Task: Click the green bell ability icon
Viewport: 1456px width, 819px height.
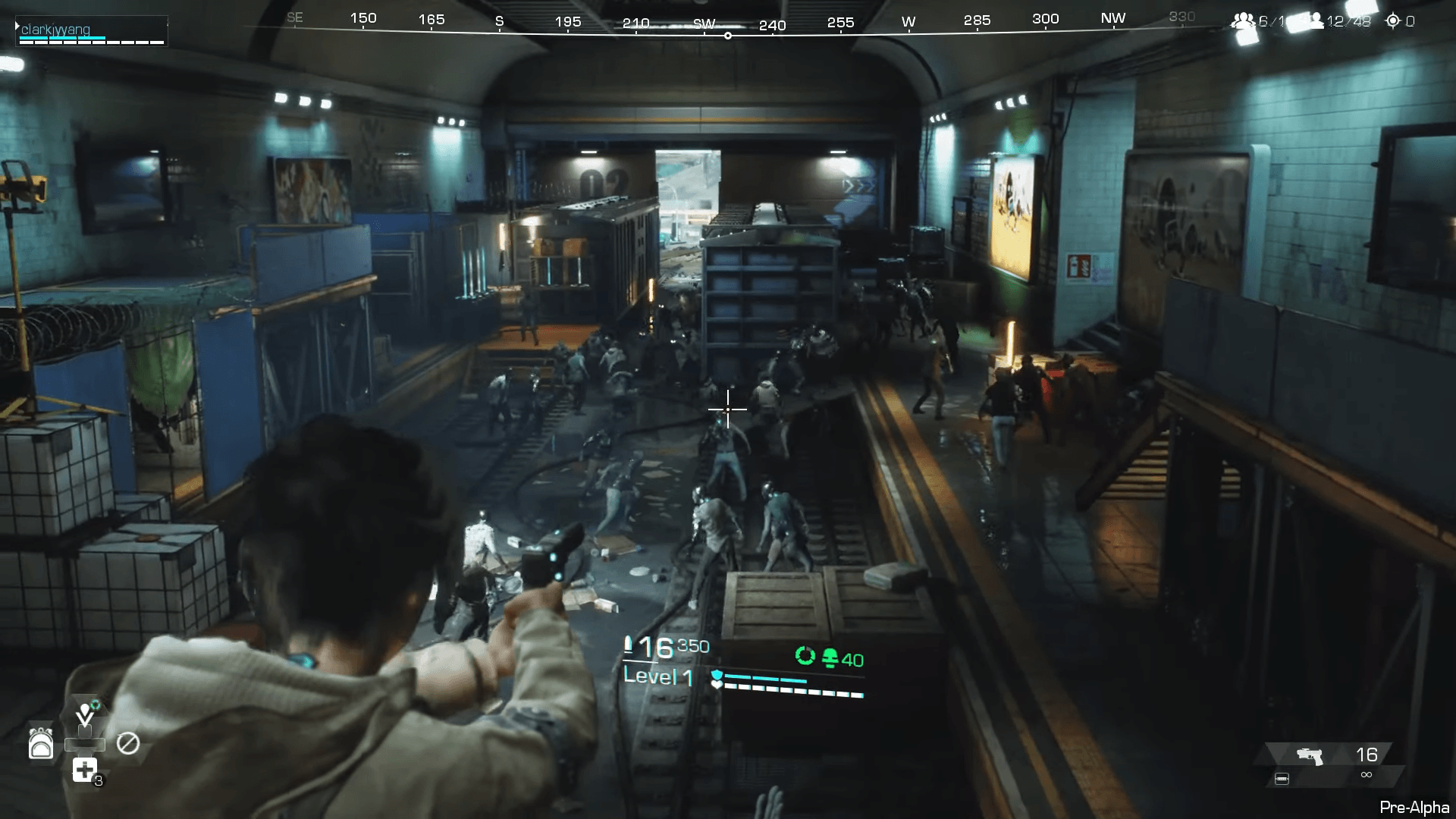Action: 830,657
